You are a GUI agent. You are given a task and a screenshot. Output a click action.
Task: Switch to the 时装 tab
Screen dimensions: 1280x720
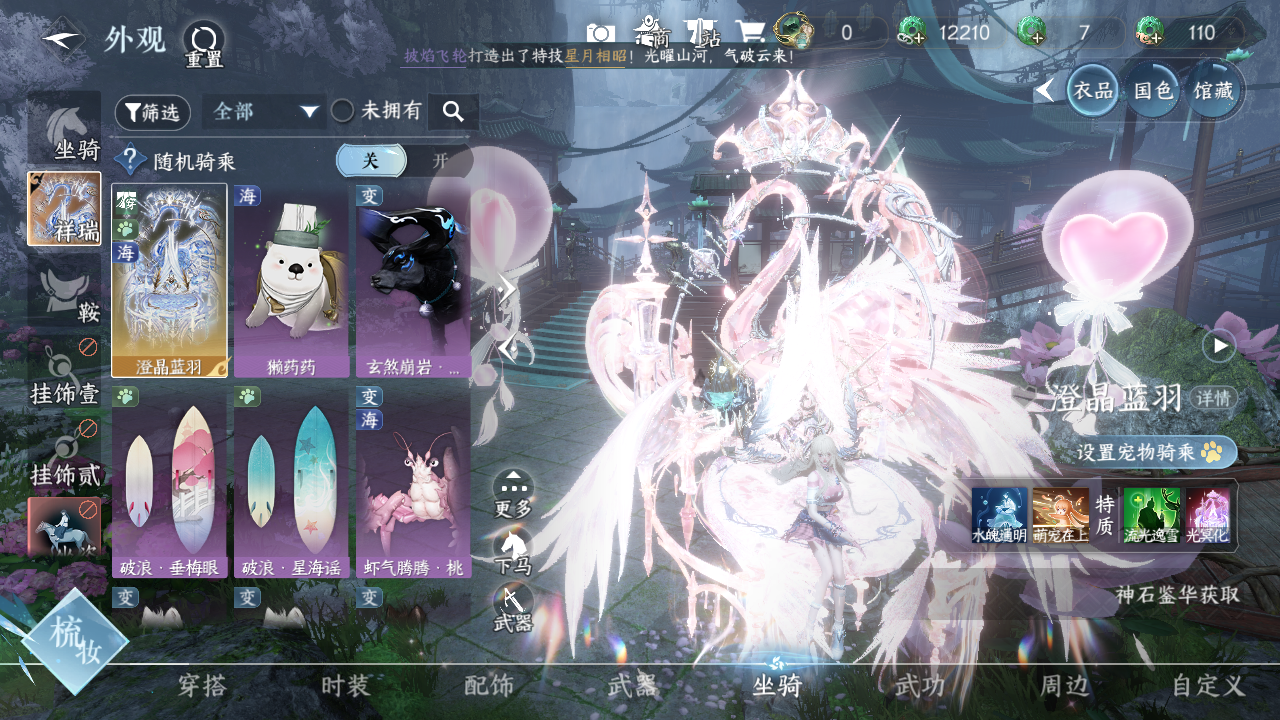346,686
